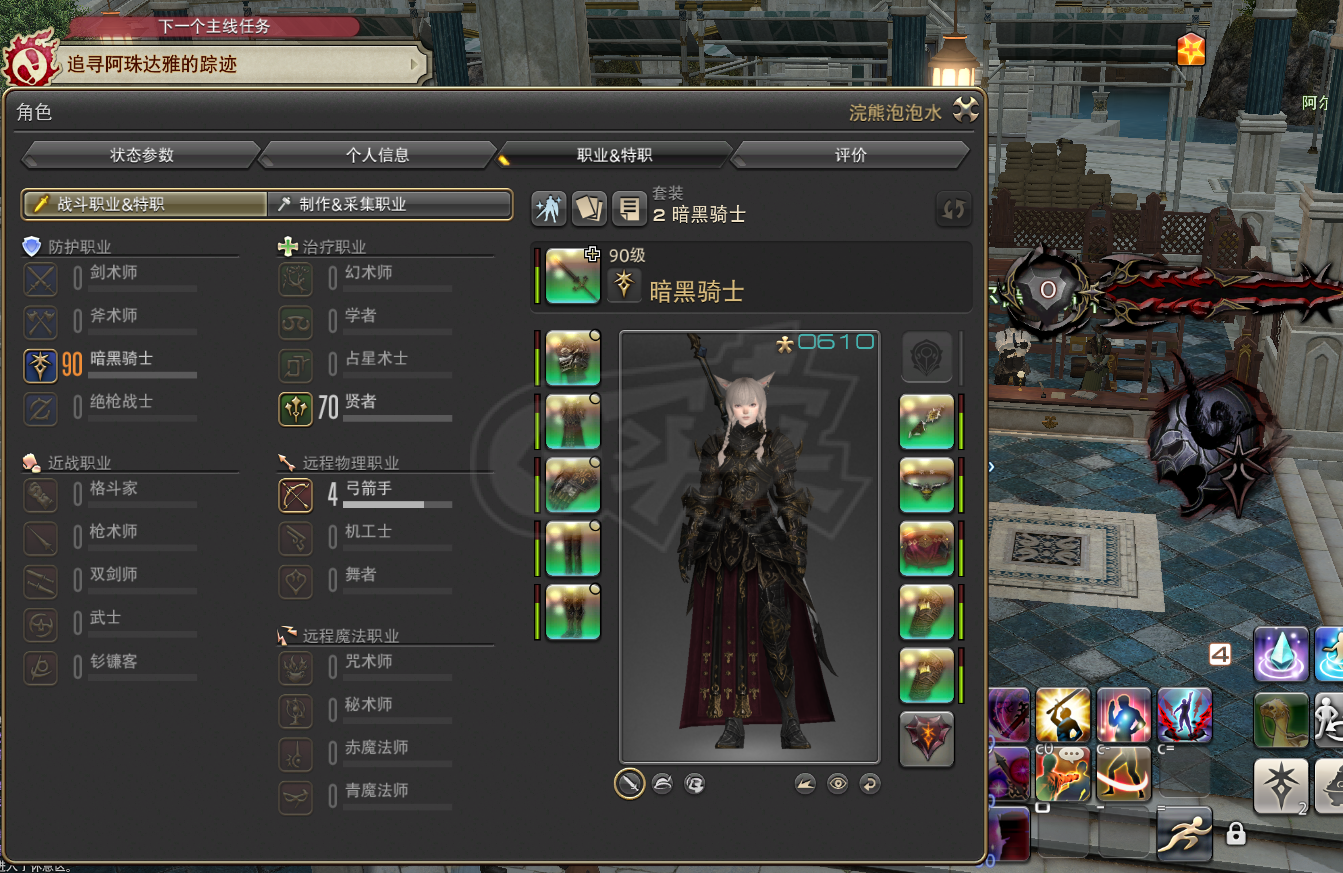Click the equipped helmet slot

[573, 358]
